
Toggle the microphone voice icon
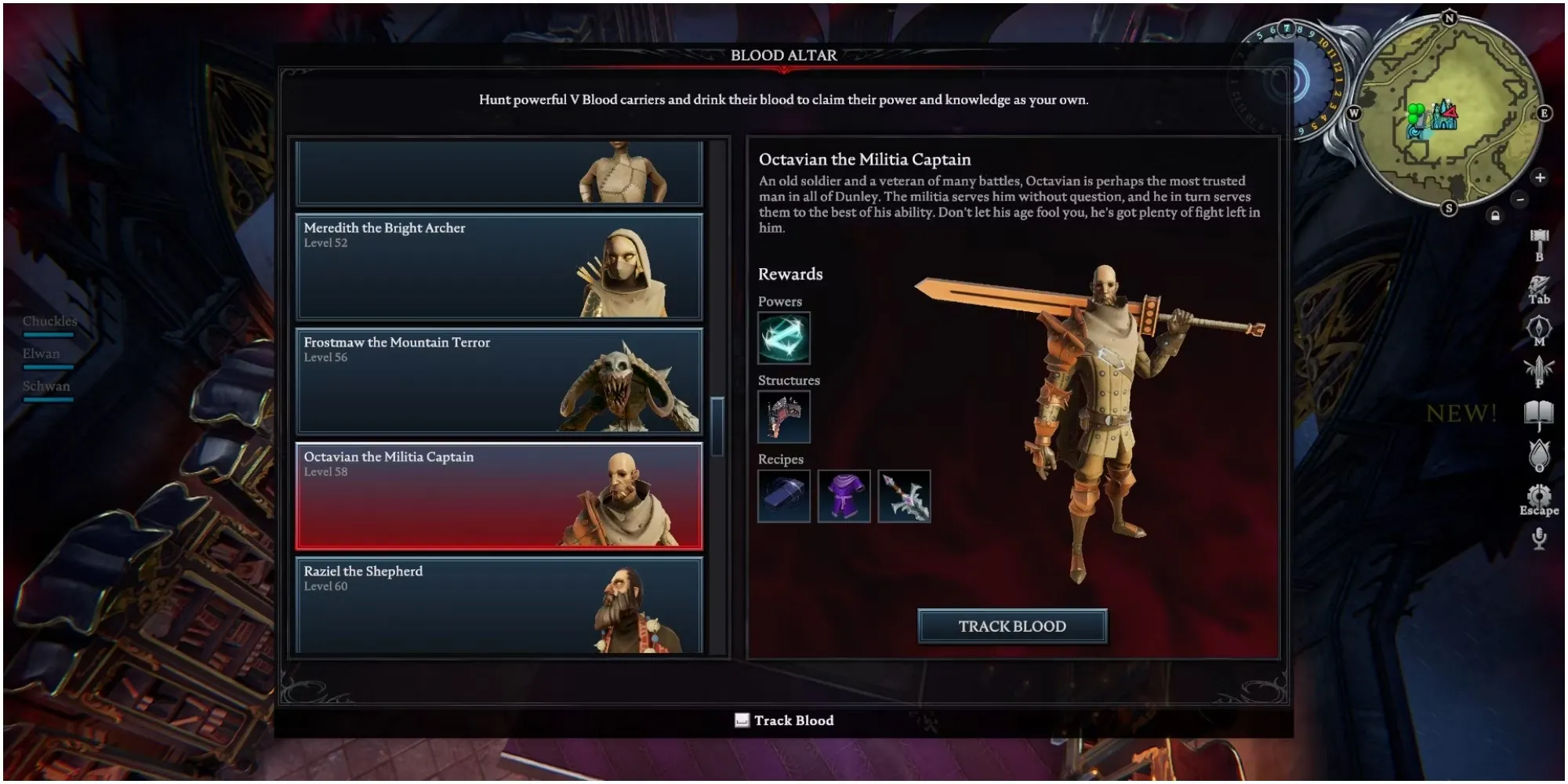point(1539,538)
